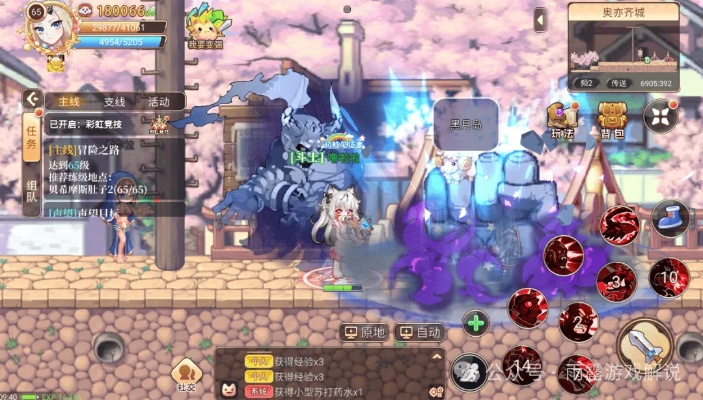
Task: Switch to the 支线 side quest tab
Action: (x=114, y=102)
